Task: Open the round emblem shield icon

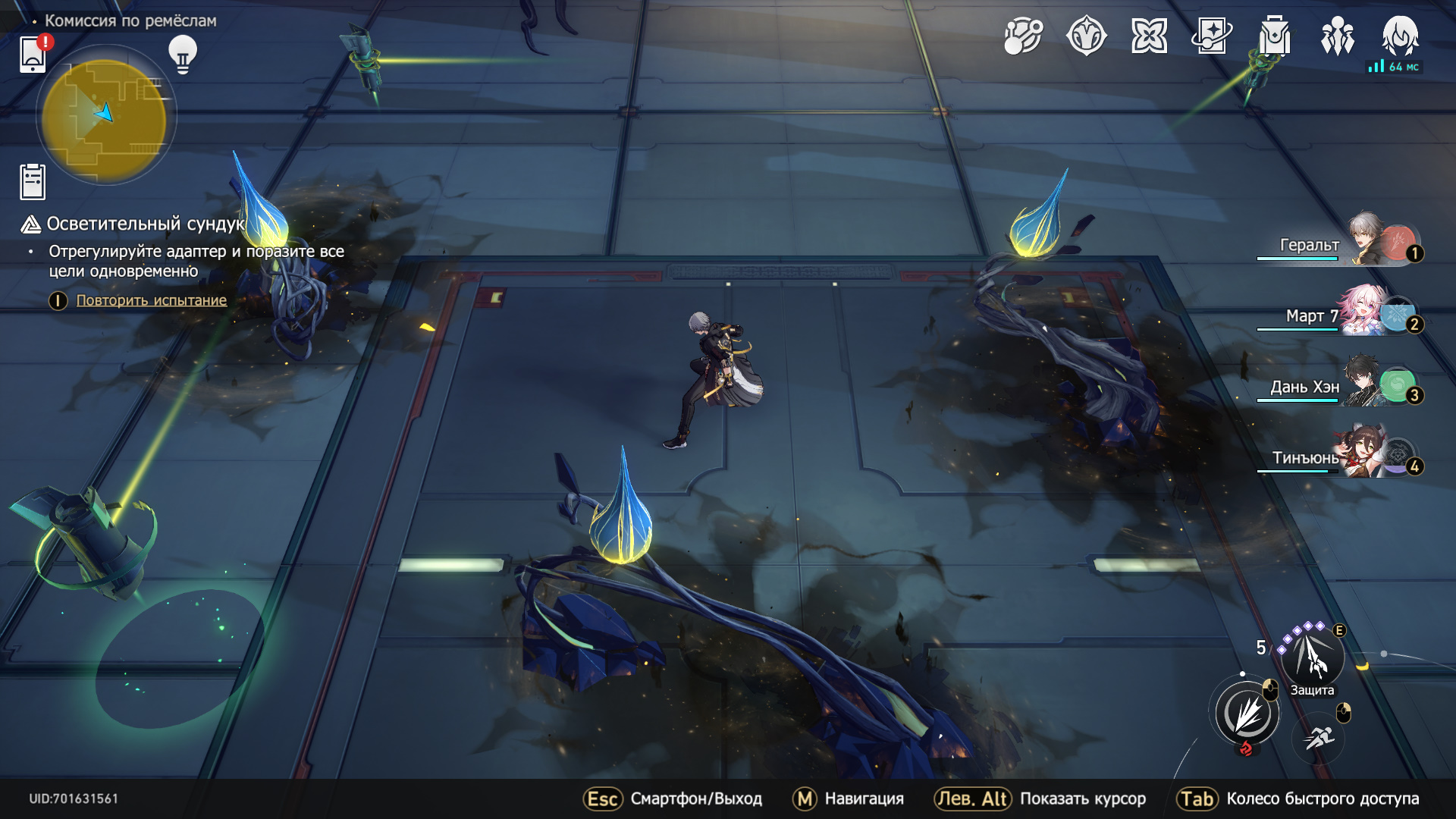Action: [1086, 36]
